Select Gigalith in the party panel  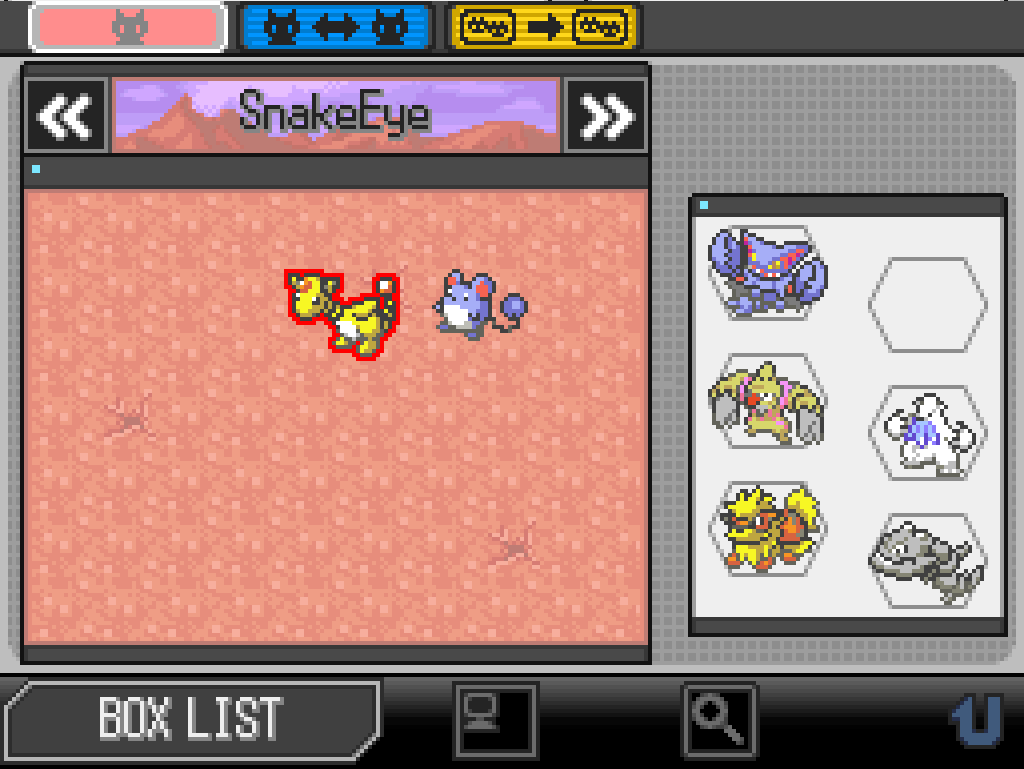tap(767, 272)
